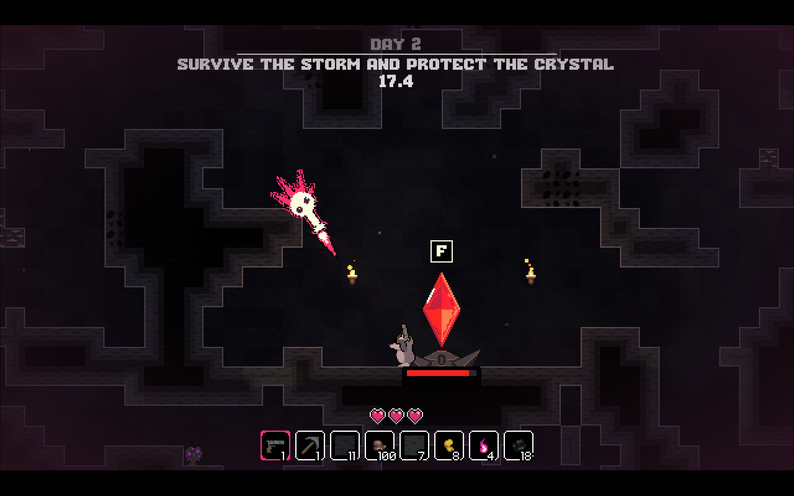The width and height of the screenshot is (794, 496).
Task: Select the brown item stack of 100
Action: pyautogui.click(x=379, y=445)
